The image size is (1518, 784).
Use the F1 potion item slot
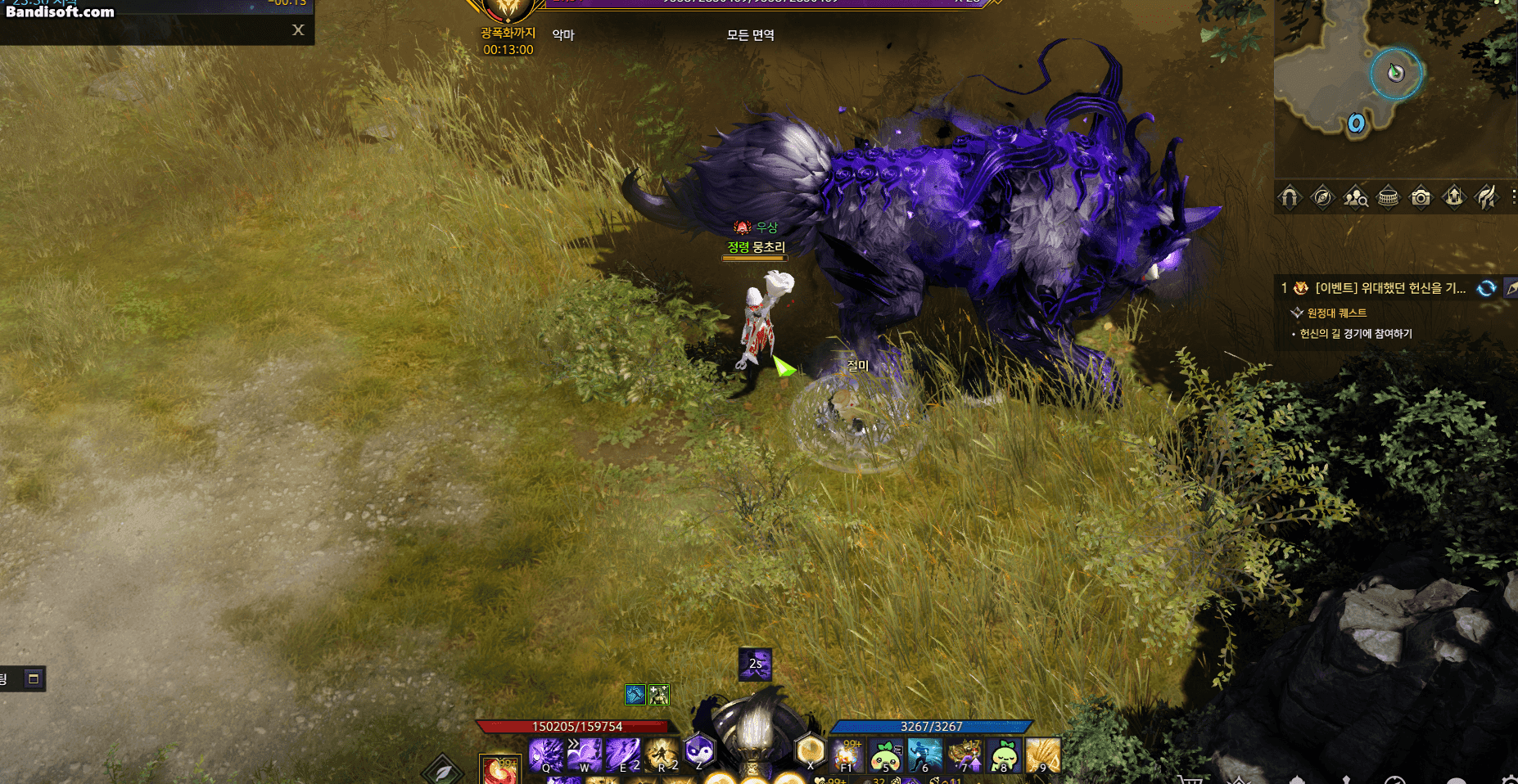click(x=847, y=755)
